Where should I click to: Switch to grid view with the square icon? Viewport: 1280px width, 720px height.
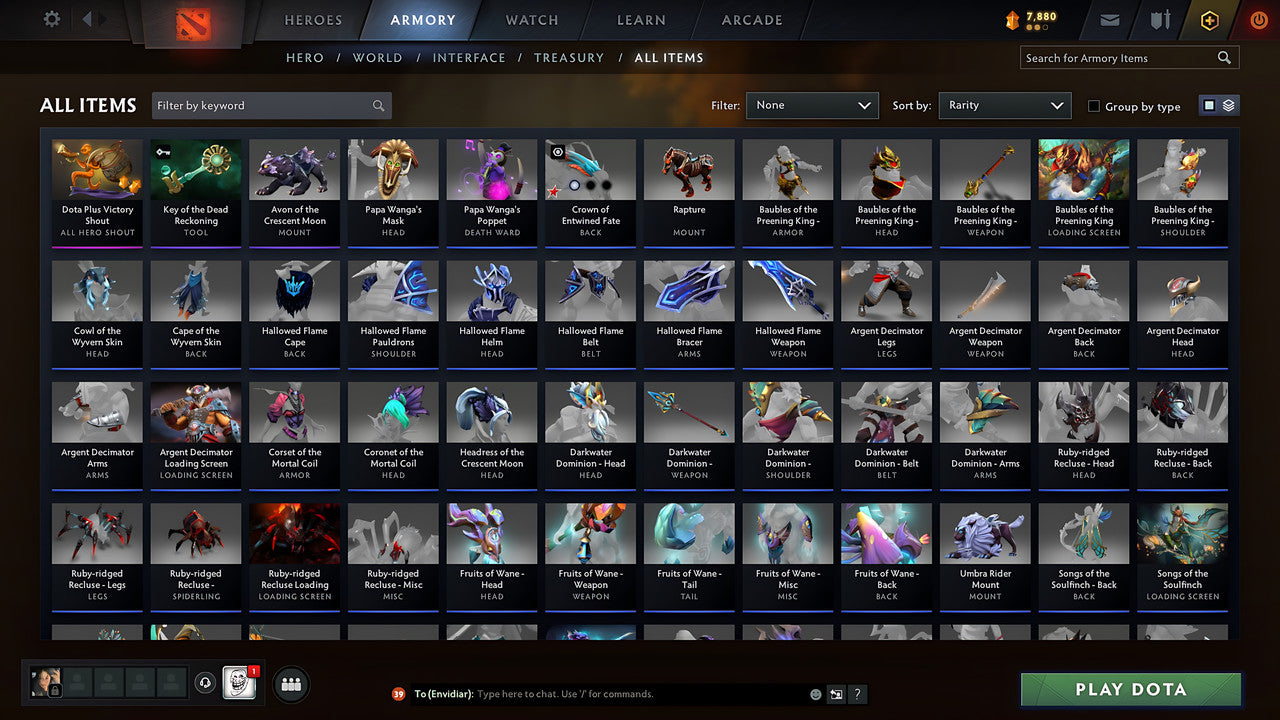(x=1210, y=105)
